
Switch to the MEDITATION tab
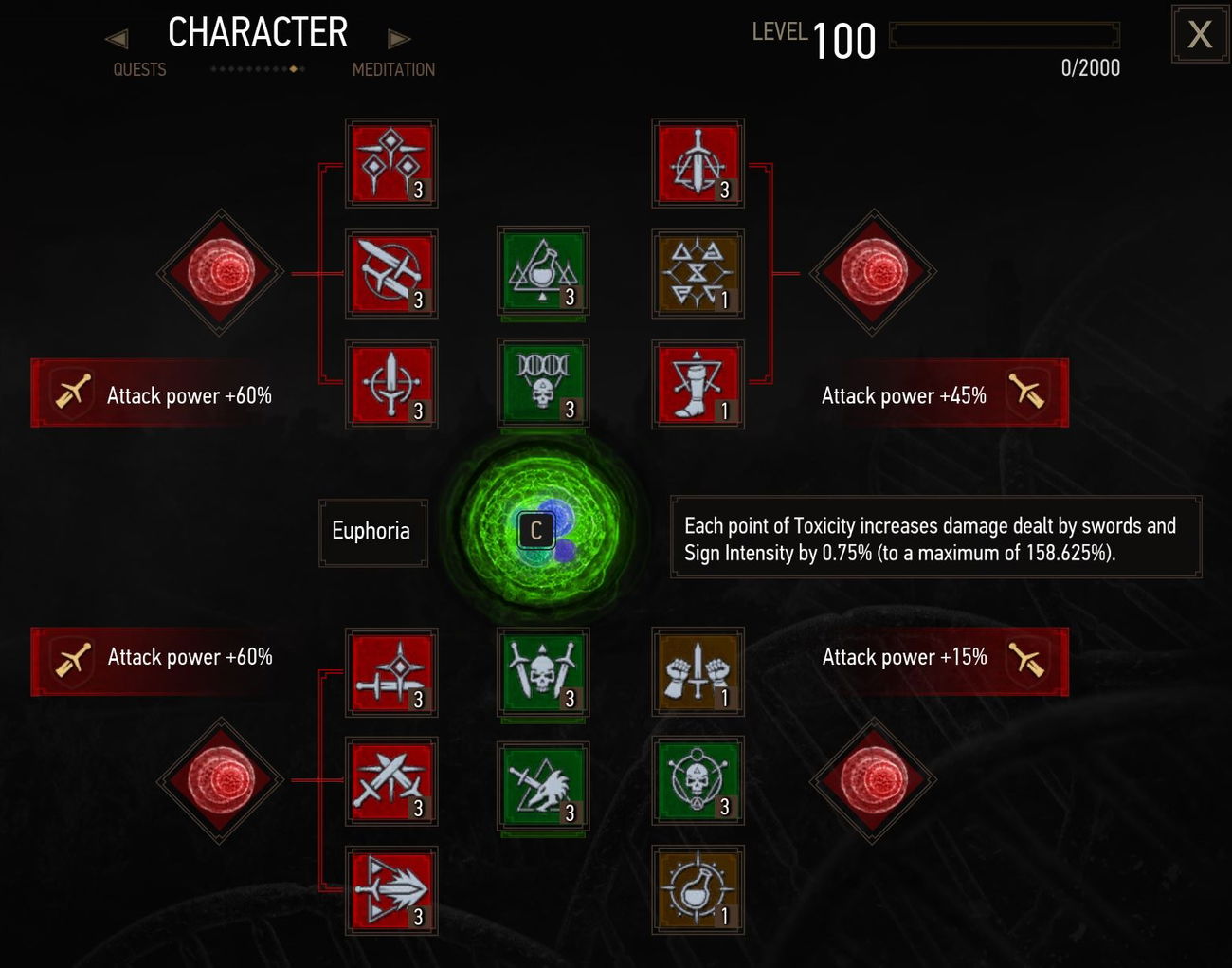click(x=393, y=69)
